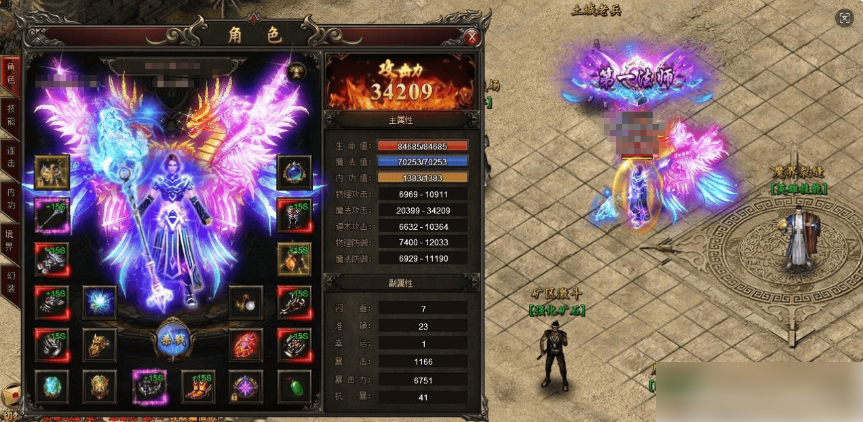Choose the teal orb medallion slot
This screenshot has height=422, width=863.
51,386
